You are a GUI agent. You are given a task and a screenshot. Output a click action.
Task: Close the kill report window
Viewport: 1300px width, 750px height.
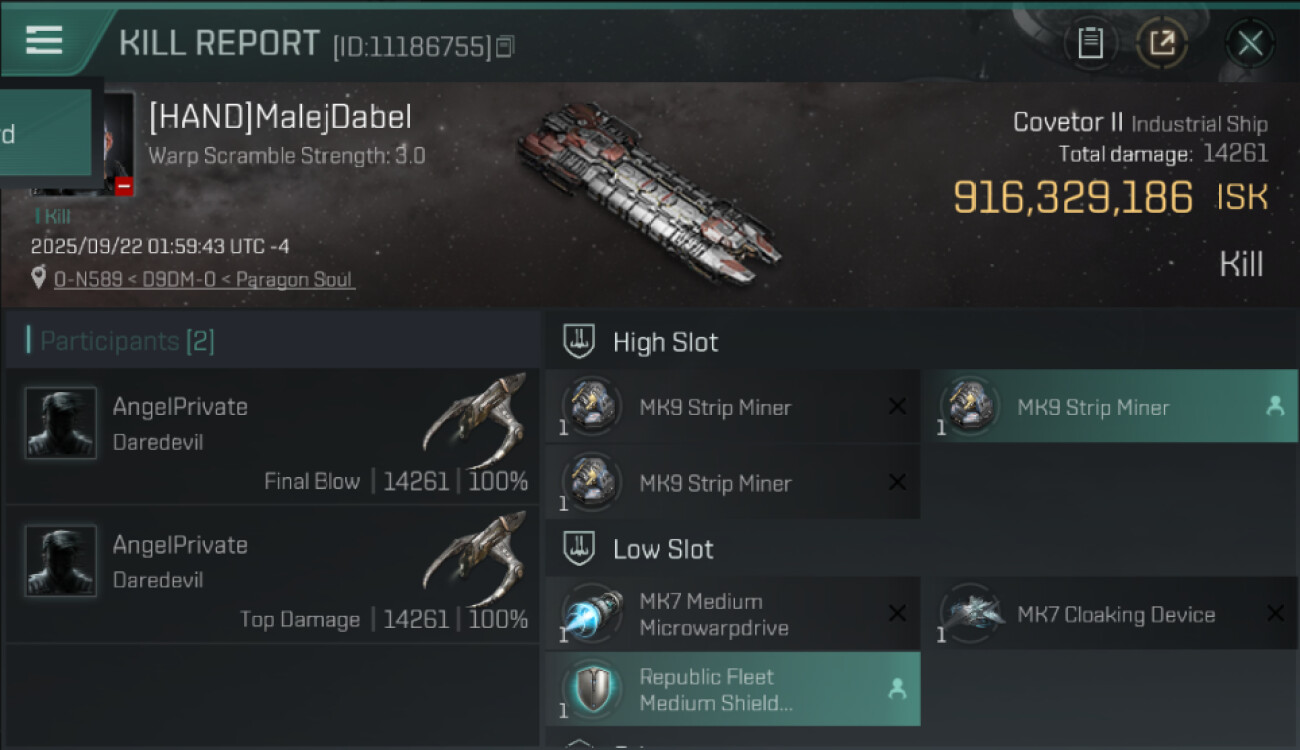tap(1249, 43)
